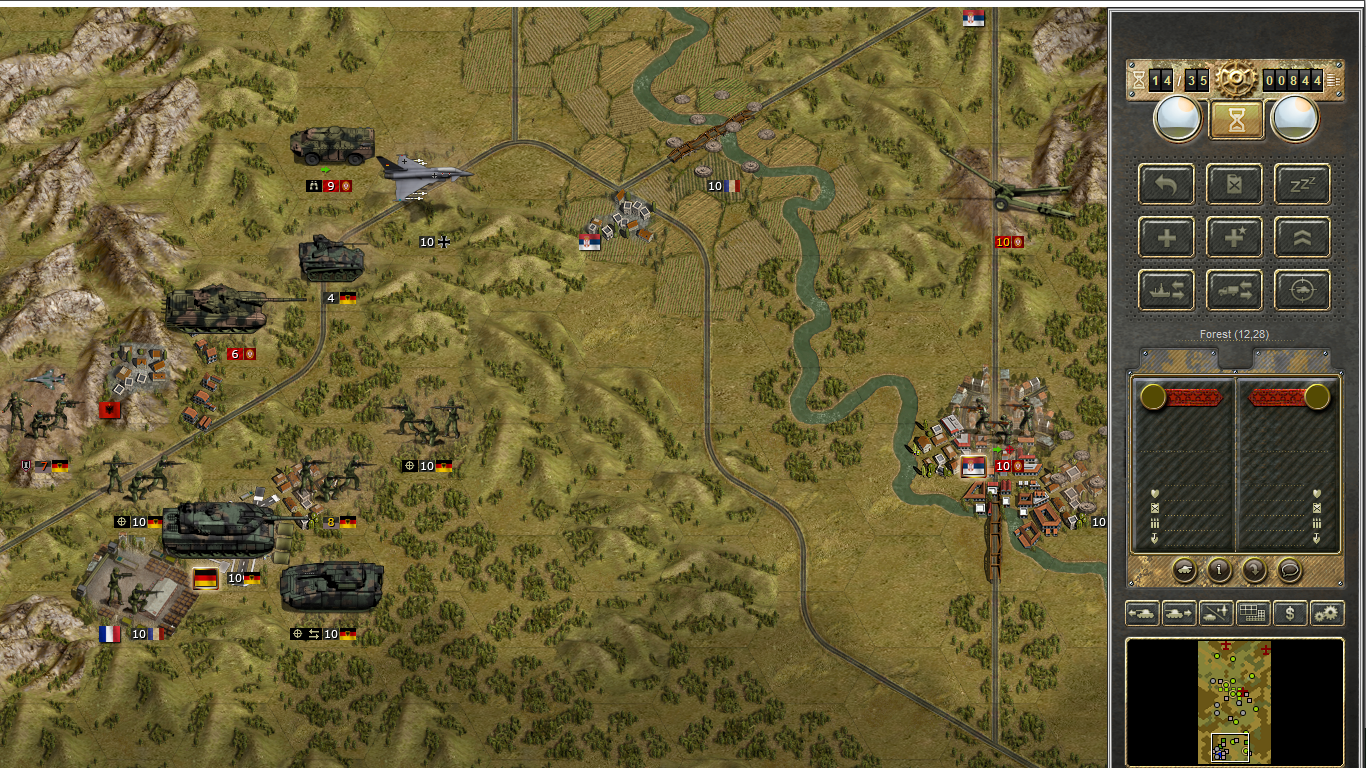
Task: Open the purchase screen with the dollar button
Action: pos(1290,613)
